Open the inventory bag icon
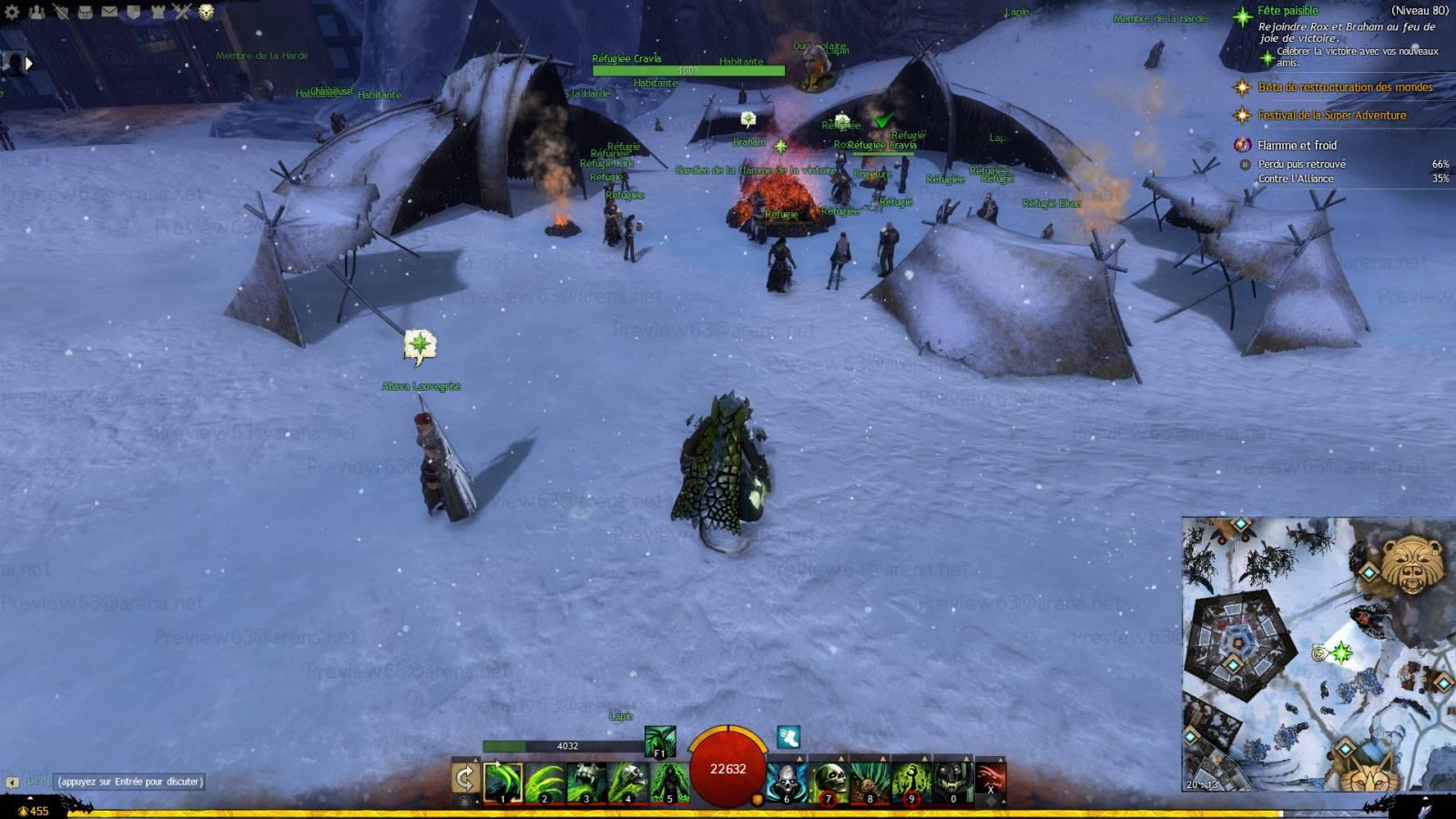The width and height of the screenshot is (1456, 819). click(x=85, y=12)
